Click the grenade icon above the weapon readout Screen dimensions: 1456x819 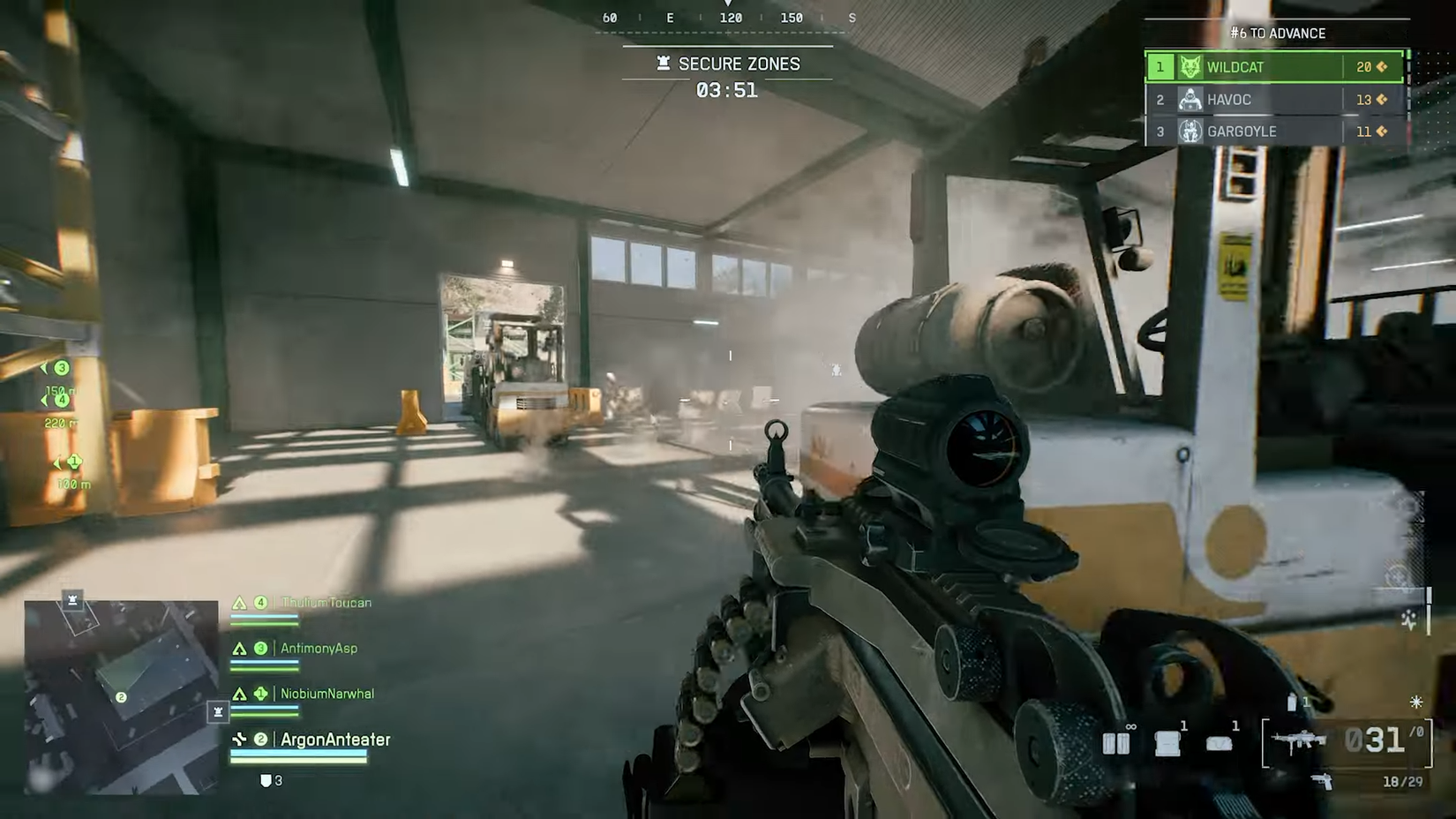click(x=1291, y=703)
